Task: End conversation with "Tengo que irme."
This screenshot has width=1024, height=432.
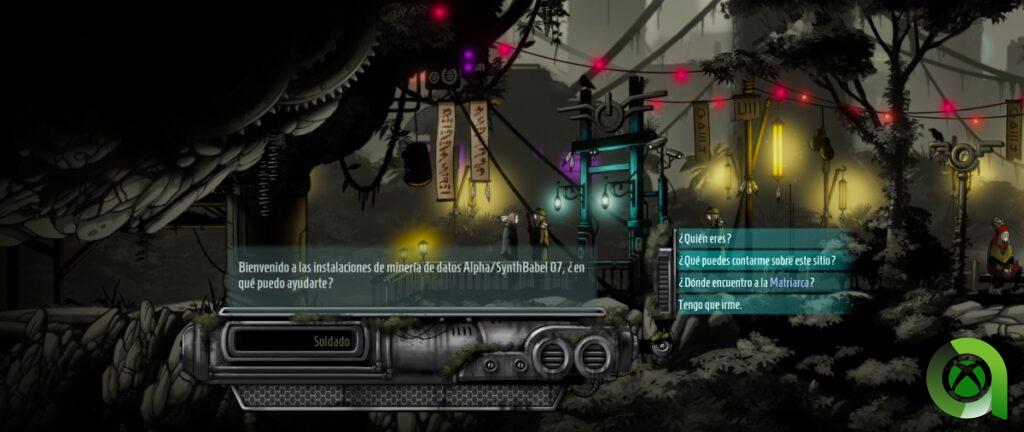Action: pyautogui.click(x=711, y=304)
